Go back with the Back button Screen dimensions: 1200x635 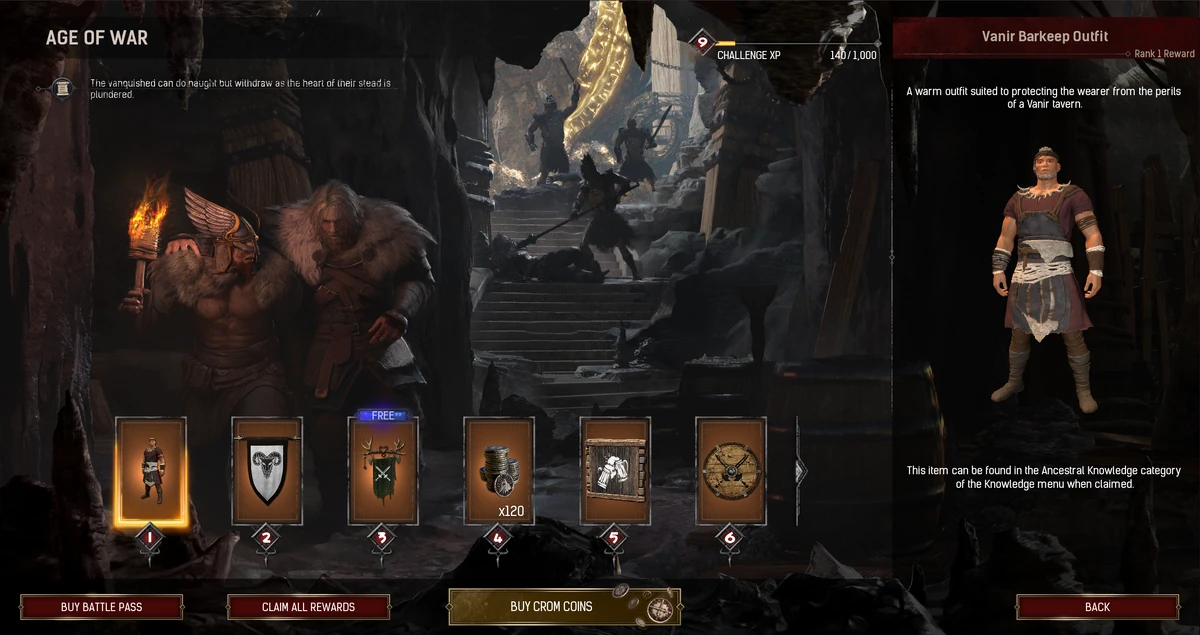coord(1097,607)
